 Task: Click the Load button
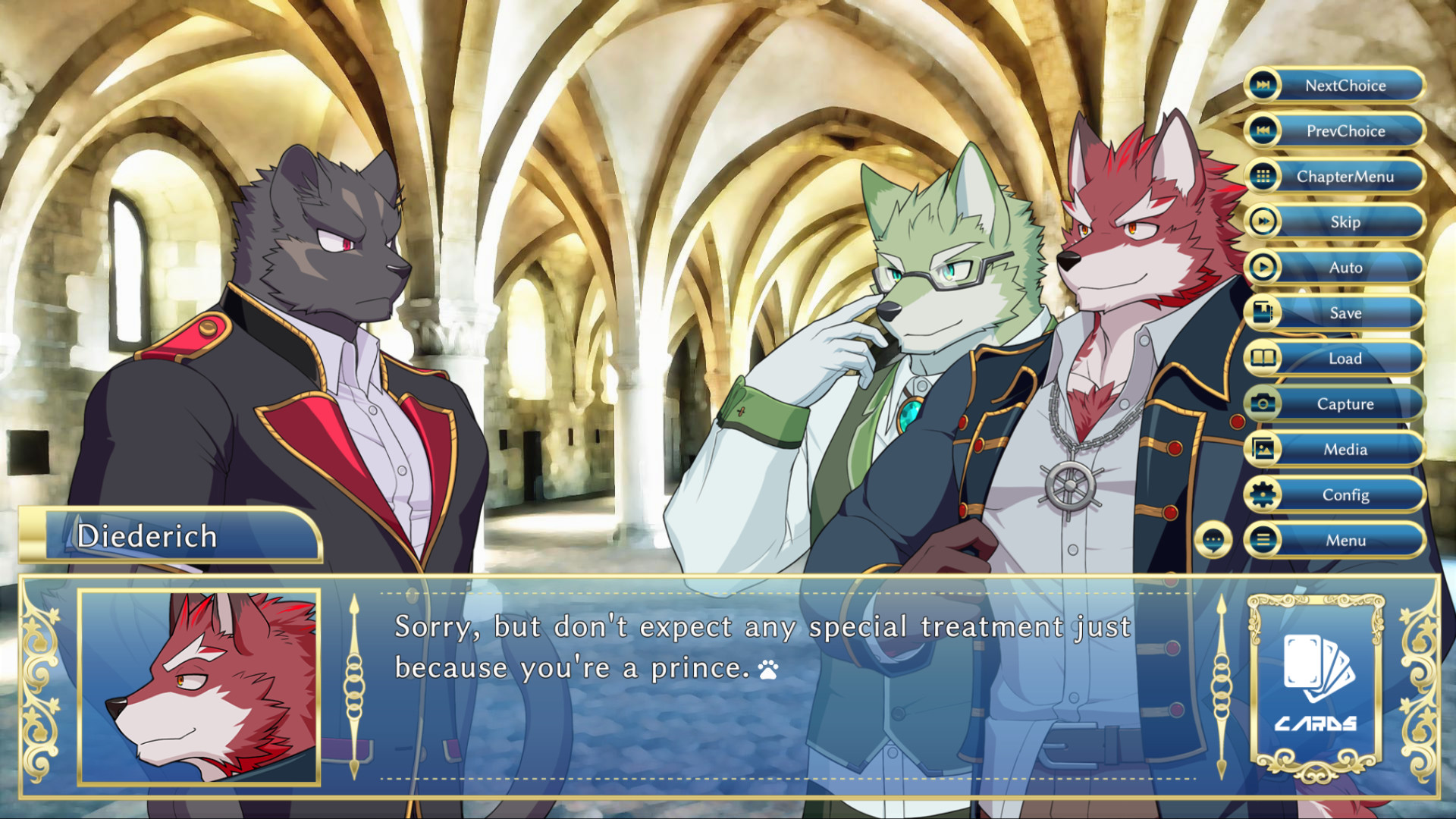tap(1346, 358)
